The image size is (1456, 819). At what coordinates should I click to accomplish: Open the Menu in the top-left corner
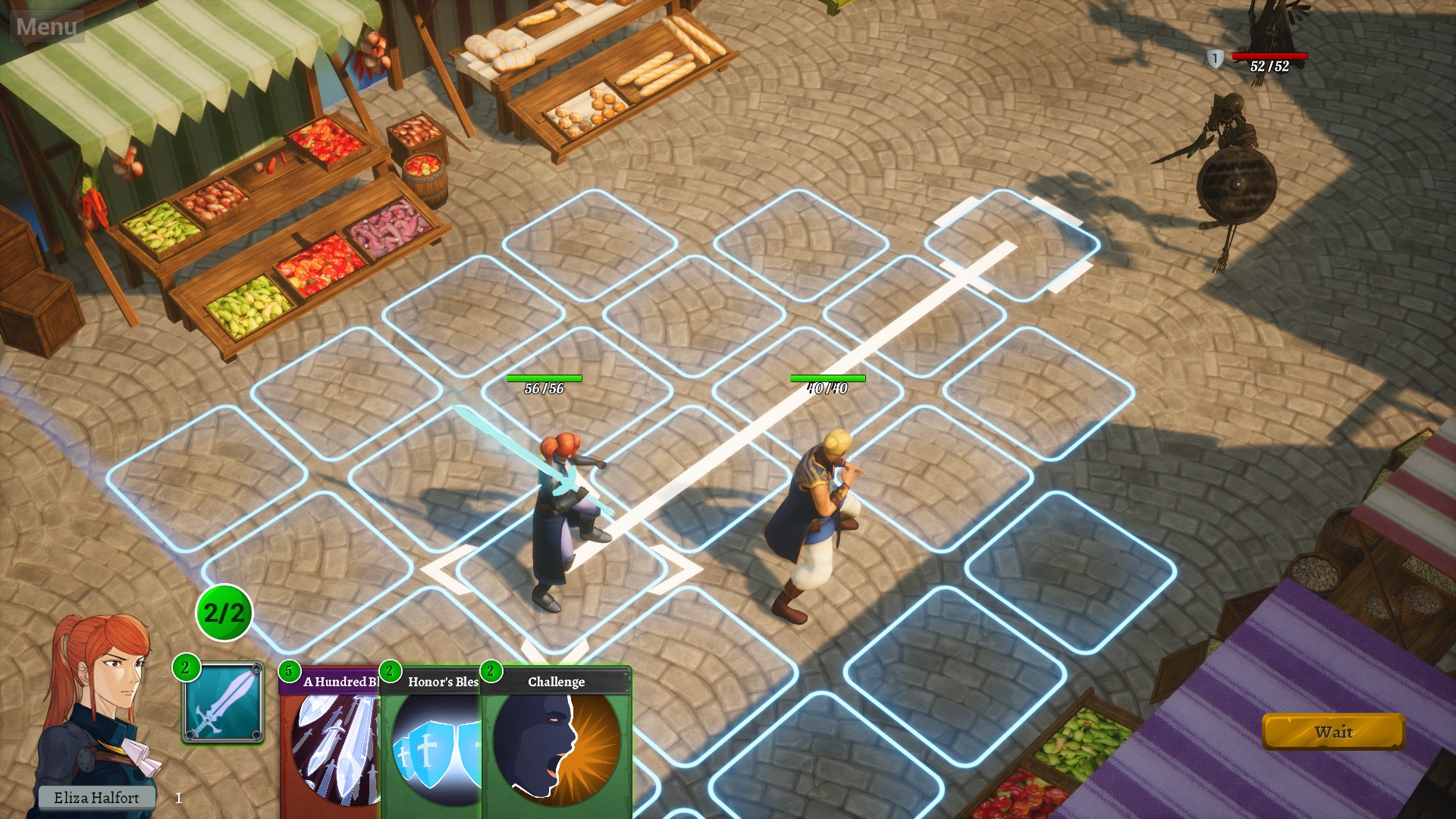pos(45,25)
